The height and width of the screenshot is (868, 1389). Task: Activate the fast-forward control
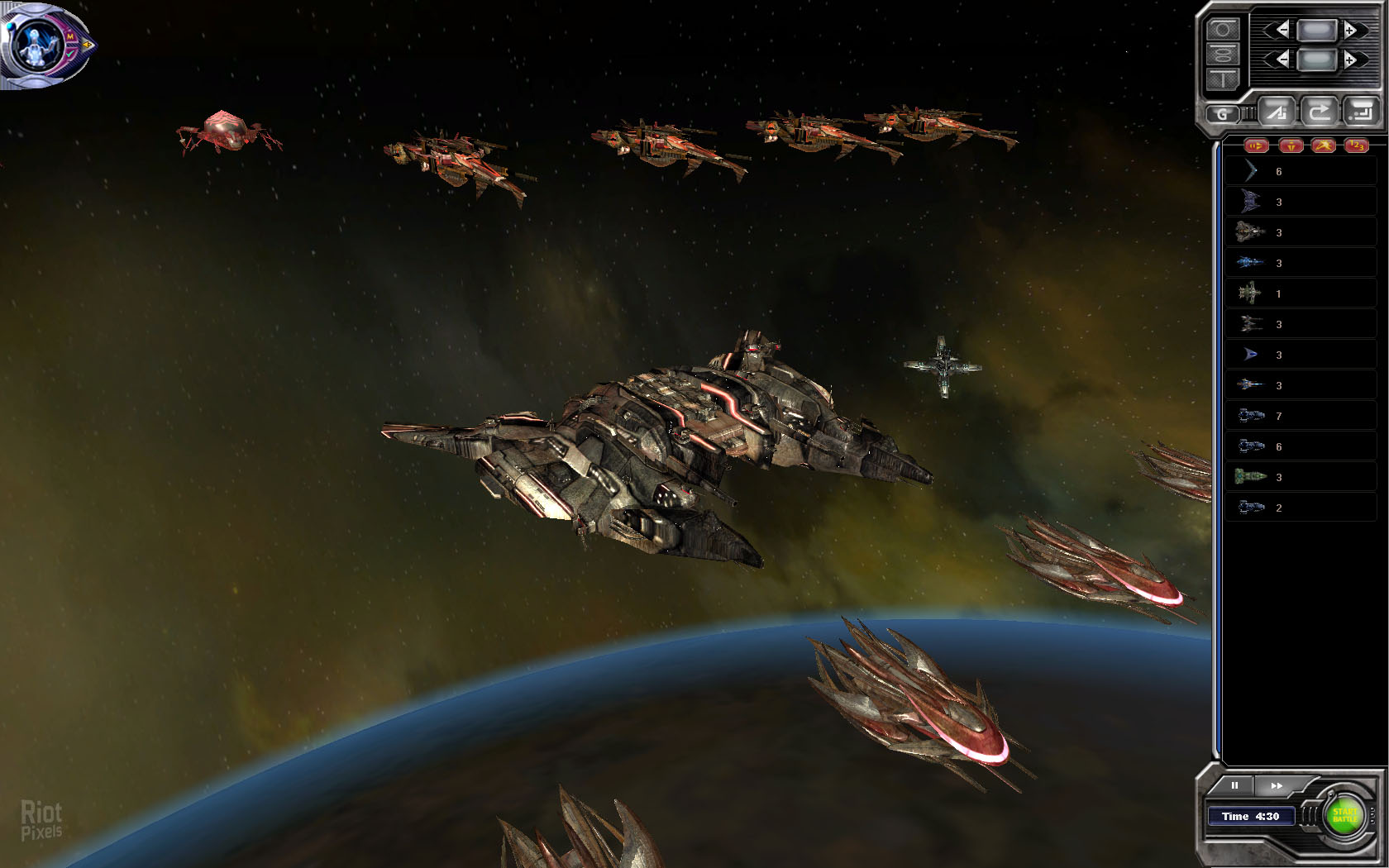coord(1277,785)
